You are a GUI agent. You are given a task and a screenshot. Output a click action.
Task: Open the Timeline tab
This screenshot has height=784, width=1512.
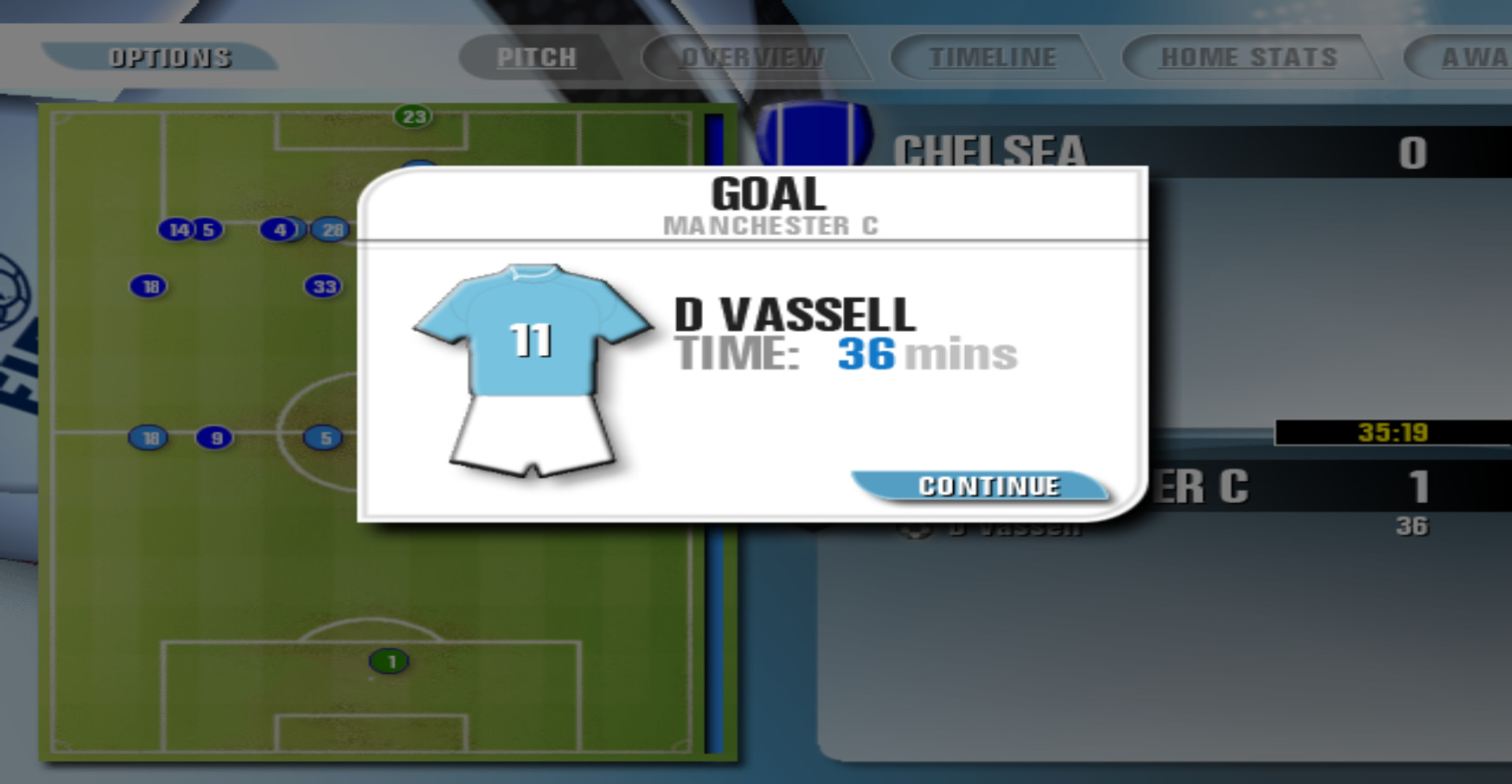click(993, 57)
